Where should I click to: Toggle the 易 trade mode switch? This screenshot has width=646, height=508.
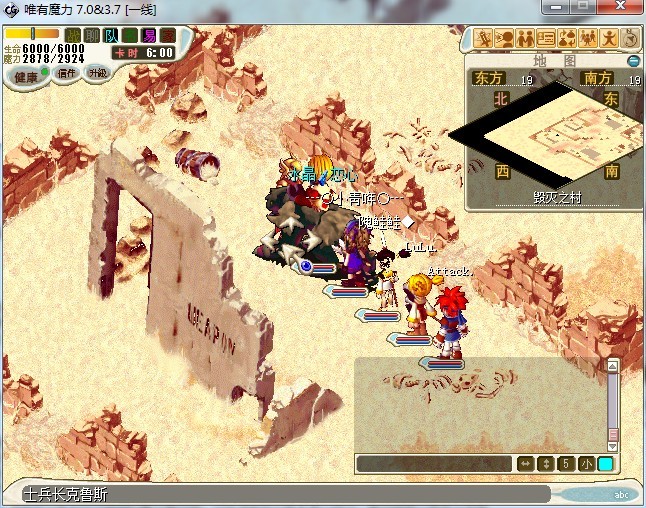(x=150, y=36)
